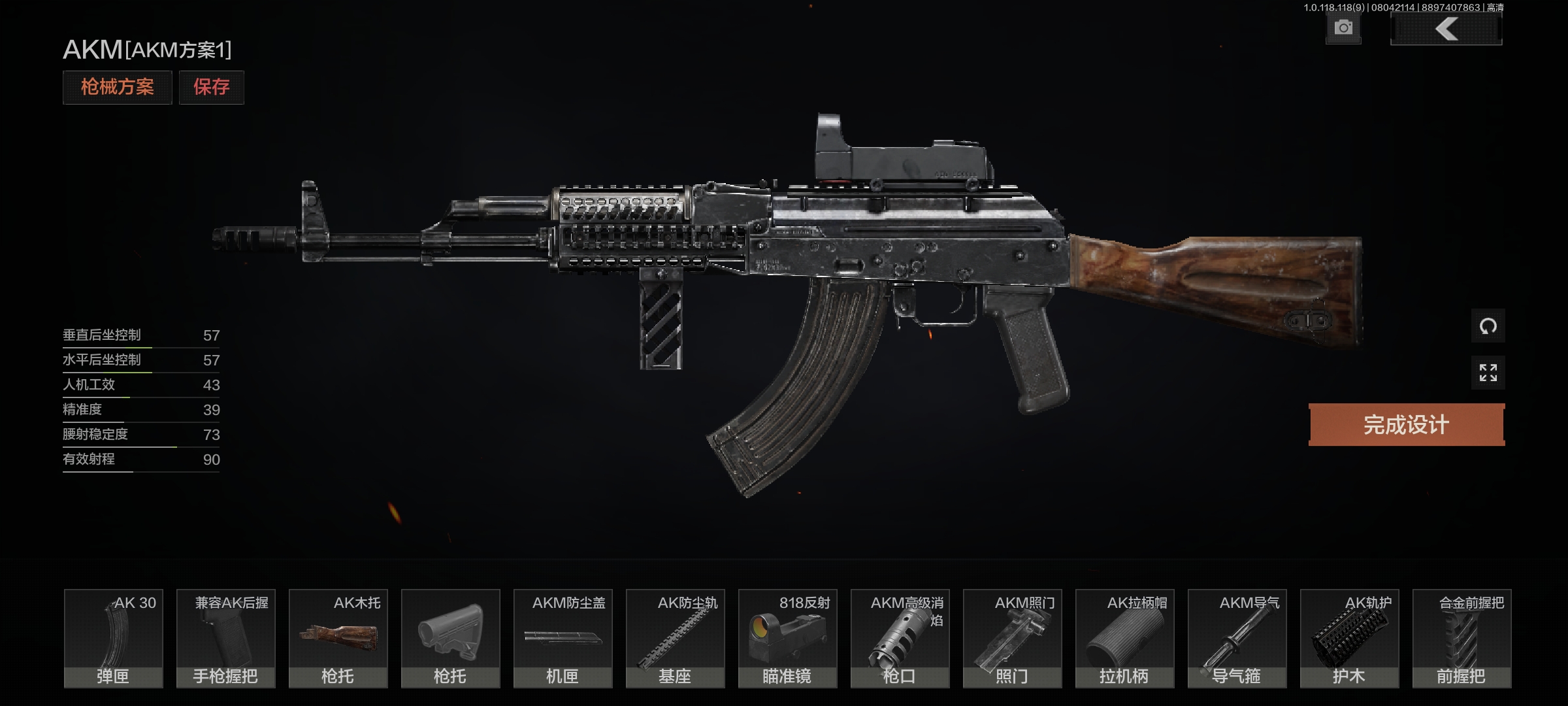Toggle fullscreen preview with the expand icon

[1488, 373]
